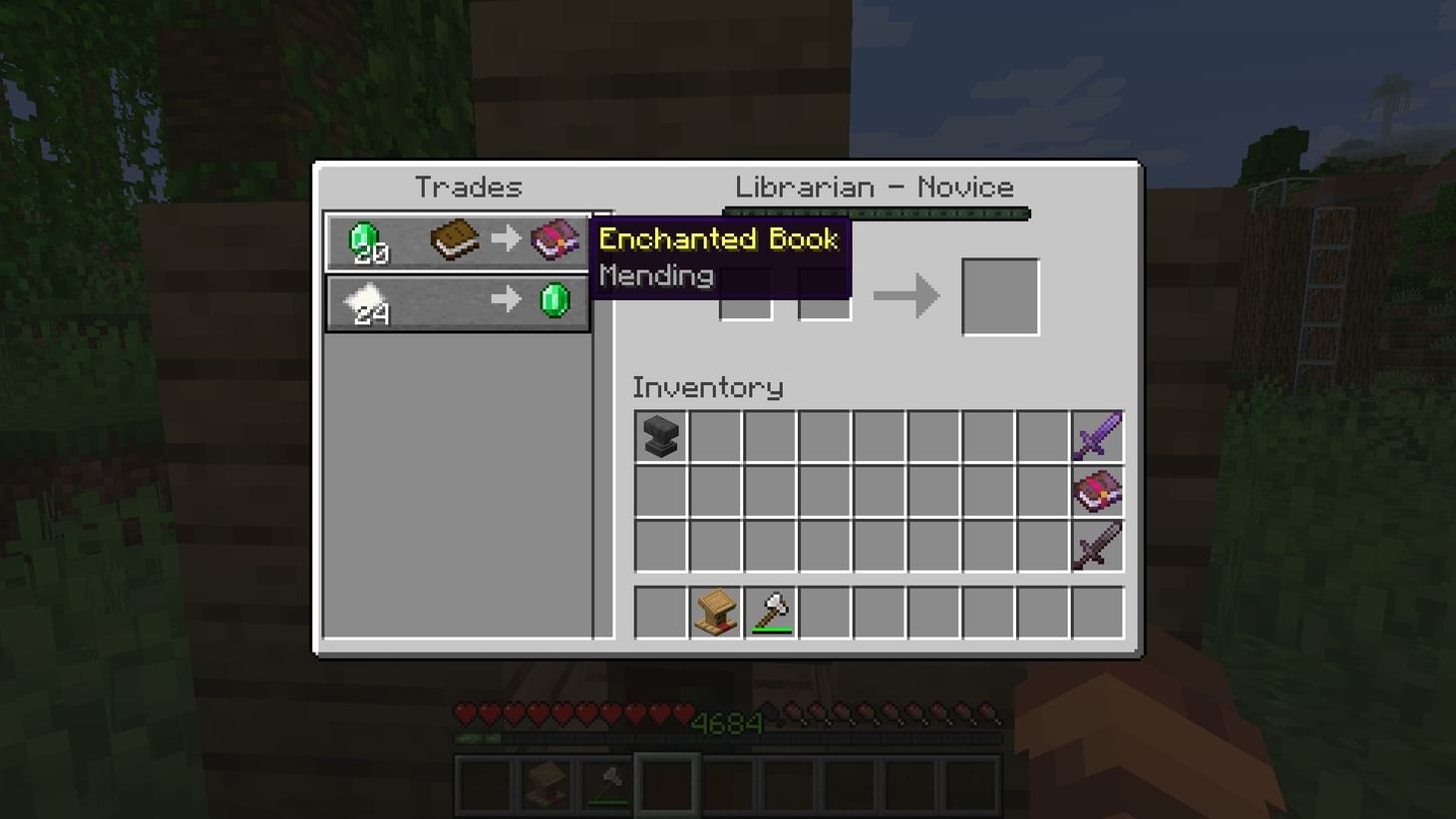Choose the paper for emerald trade
Screen dimensions: 1456x819
458,300
